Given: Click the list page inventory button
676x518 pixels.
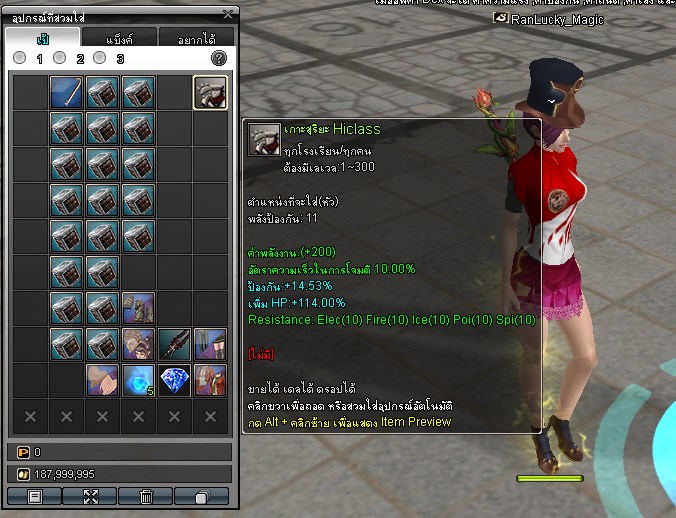Looking at the screenshot, I should click(34, 496).
